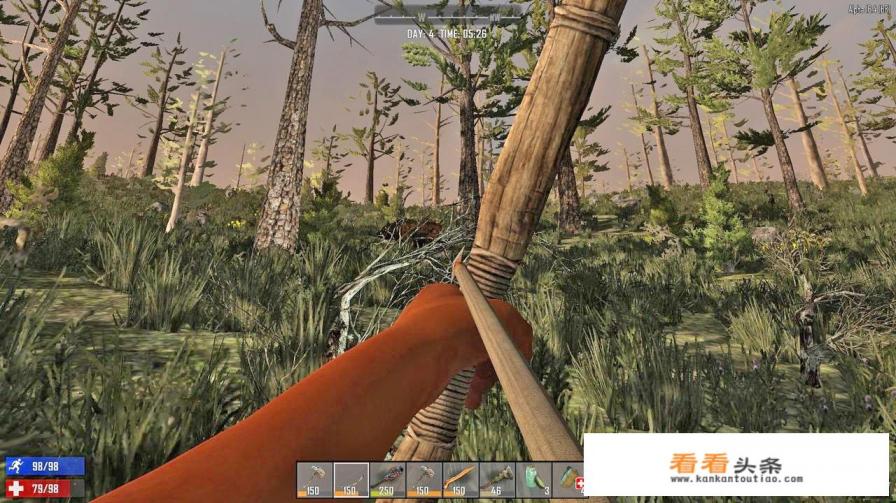Image resolution: width=896 pixels, height=503 pixels.
Task: Select the glass jar hotbar slot
Action: coord(533,479)
